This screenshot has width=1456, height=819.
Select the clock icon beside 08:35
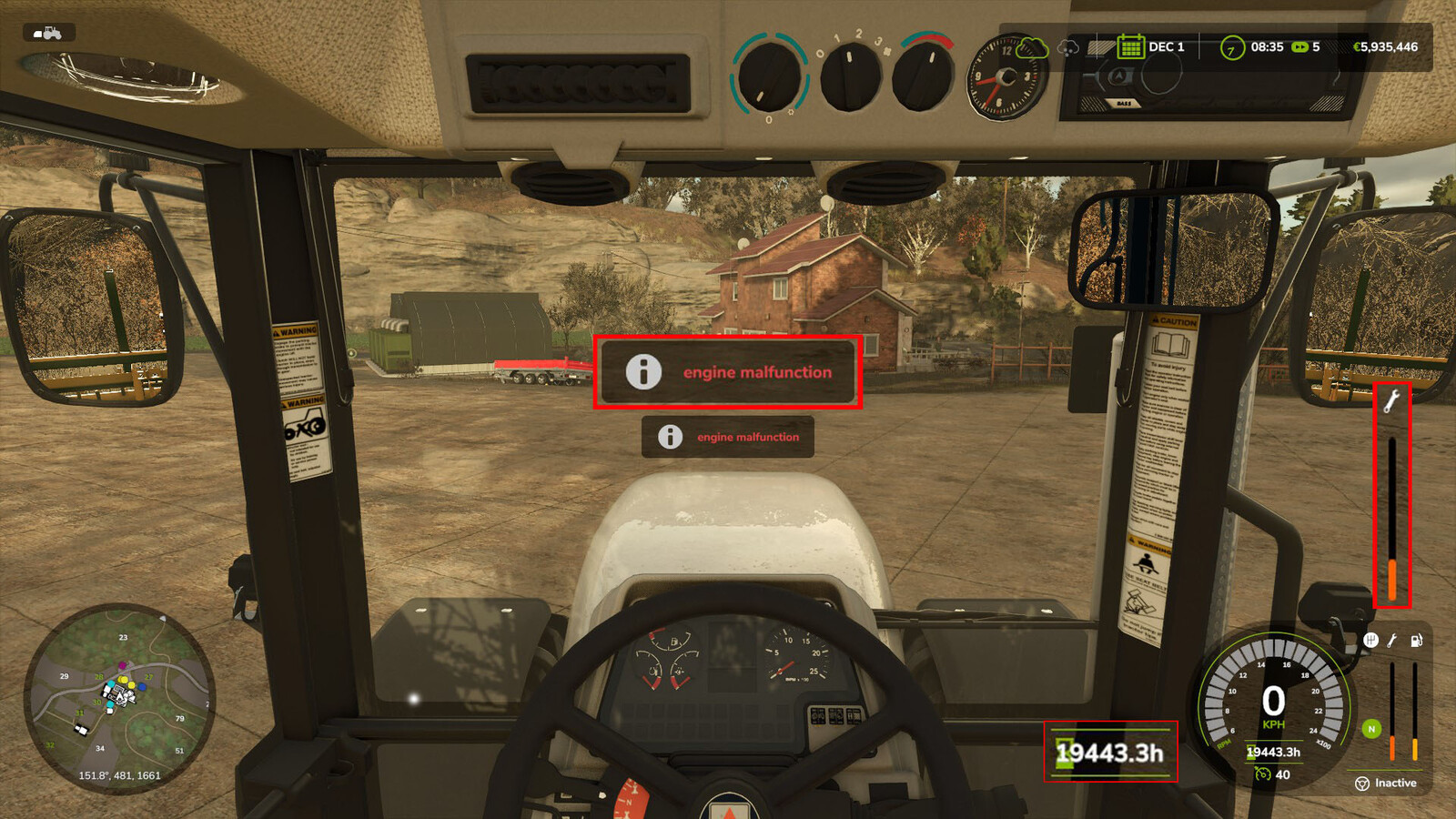[1230, 46]
